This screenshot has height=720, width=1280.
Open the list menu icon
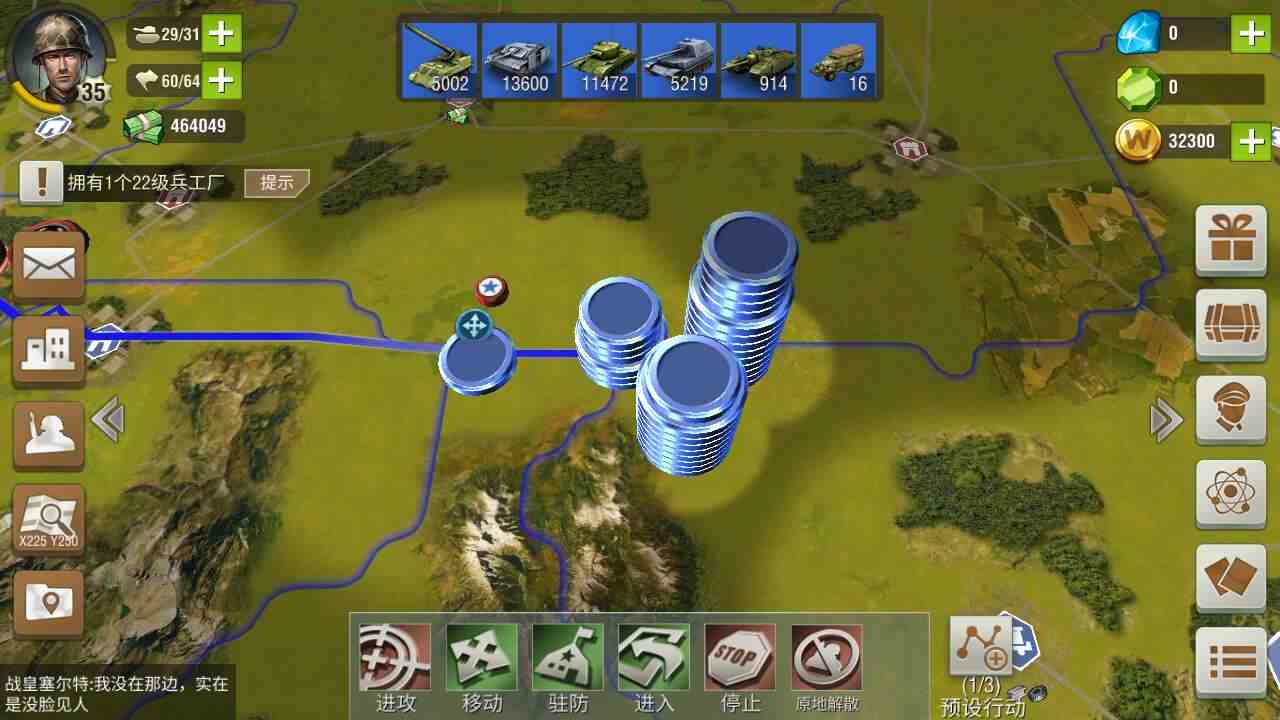coord(1231,661)
